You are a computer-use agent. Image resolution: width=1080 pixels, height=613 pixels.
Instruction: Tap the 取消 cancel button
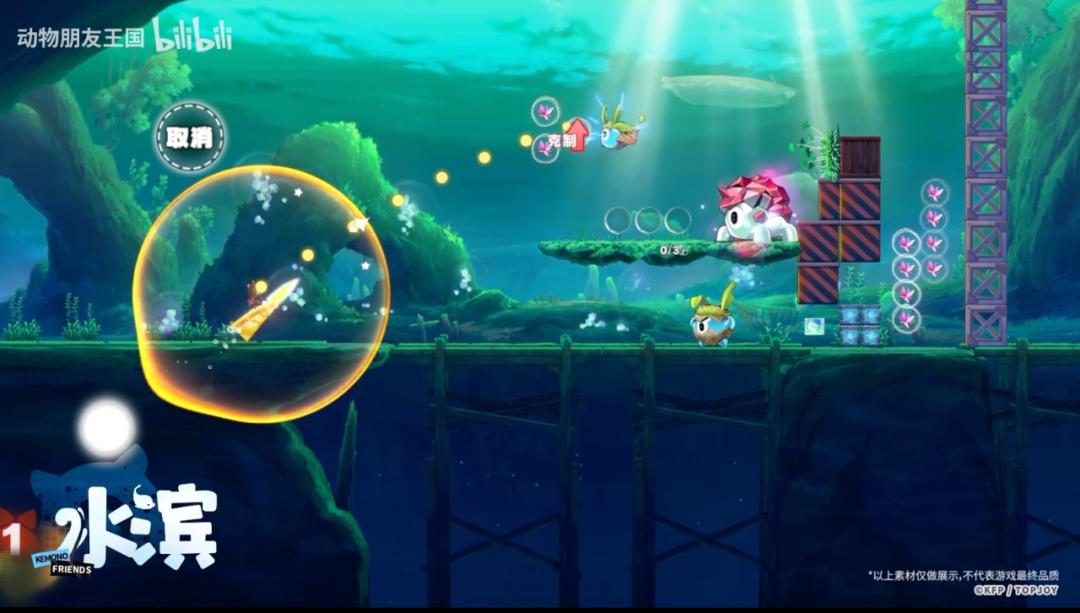(190, 137)
